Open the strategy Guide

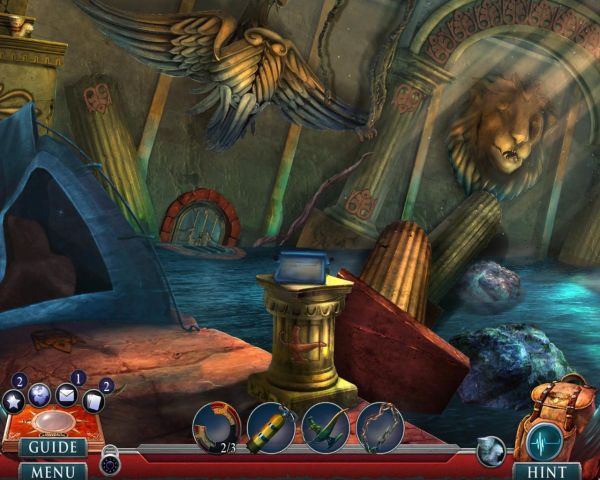click(x=51, y=447)
